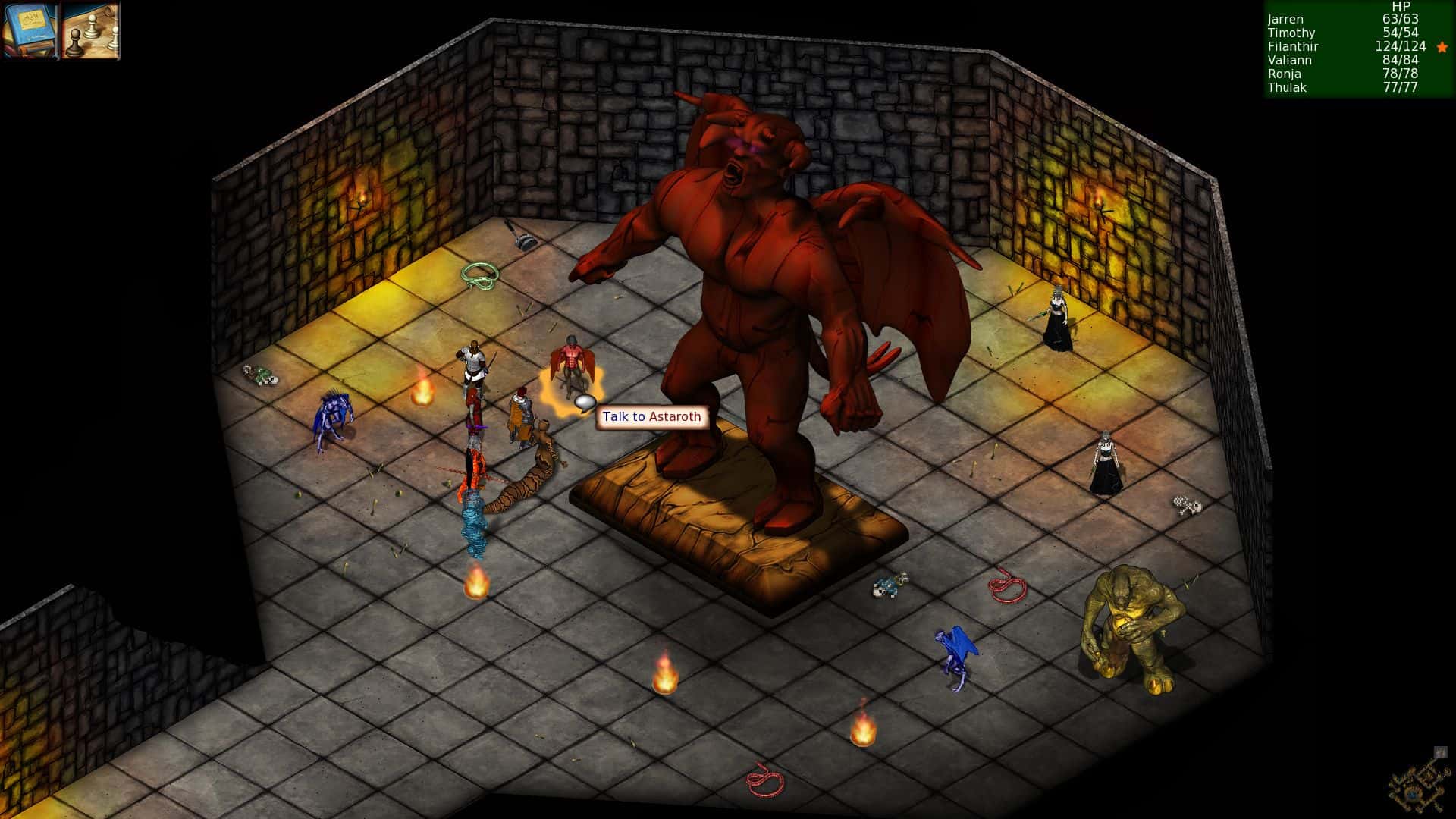Select Thulak at the bottom of the party list
The width and height of the screenshot is (1456, 819).
(1287, 88)
